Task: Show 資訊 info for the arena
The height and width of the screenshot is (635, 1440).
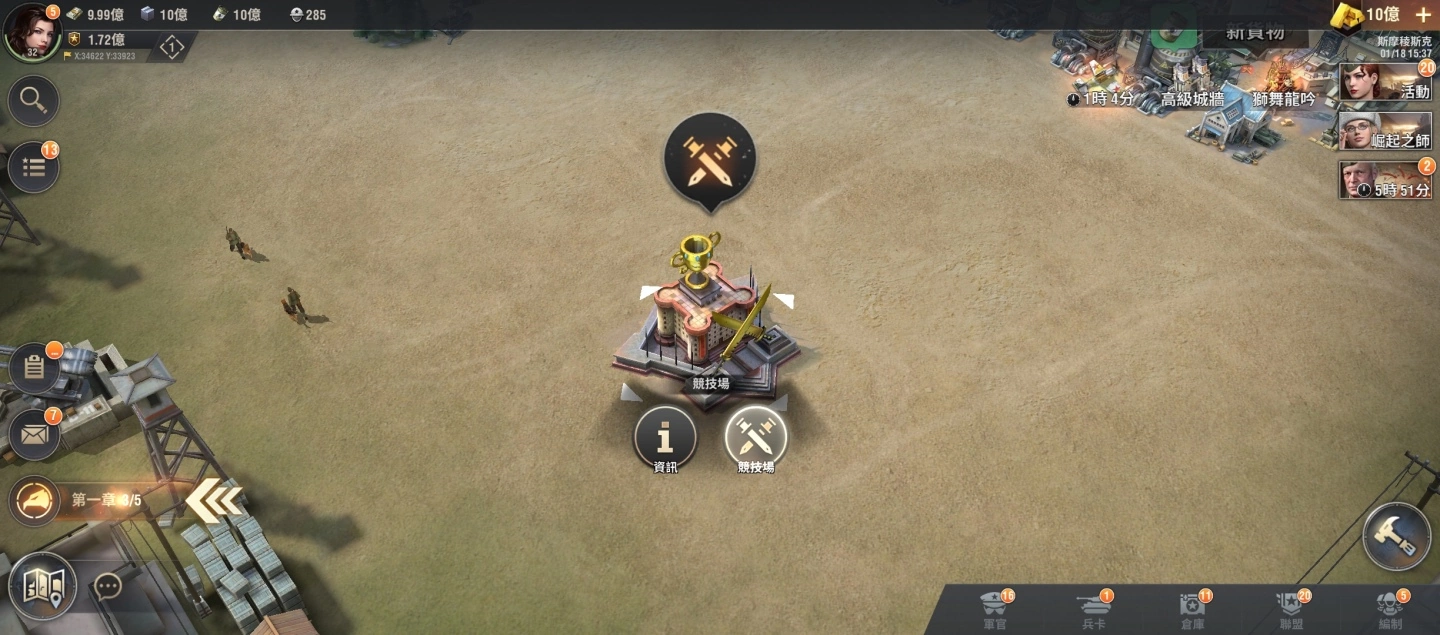Action: click(x=665, y=438)
